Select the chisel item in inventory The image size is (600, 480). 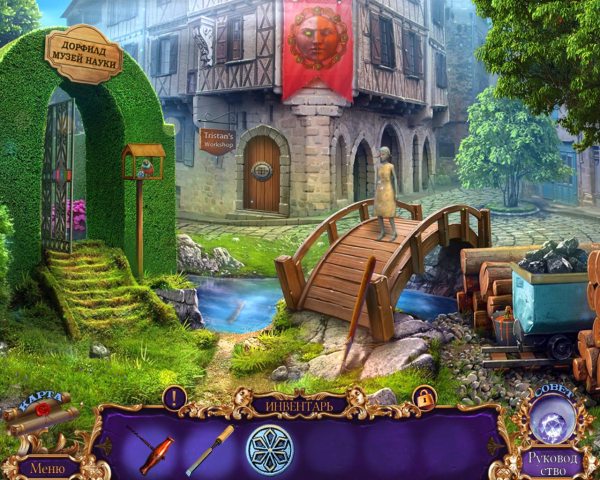click(x=209, y=449)
